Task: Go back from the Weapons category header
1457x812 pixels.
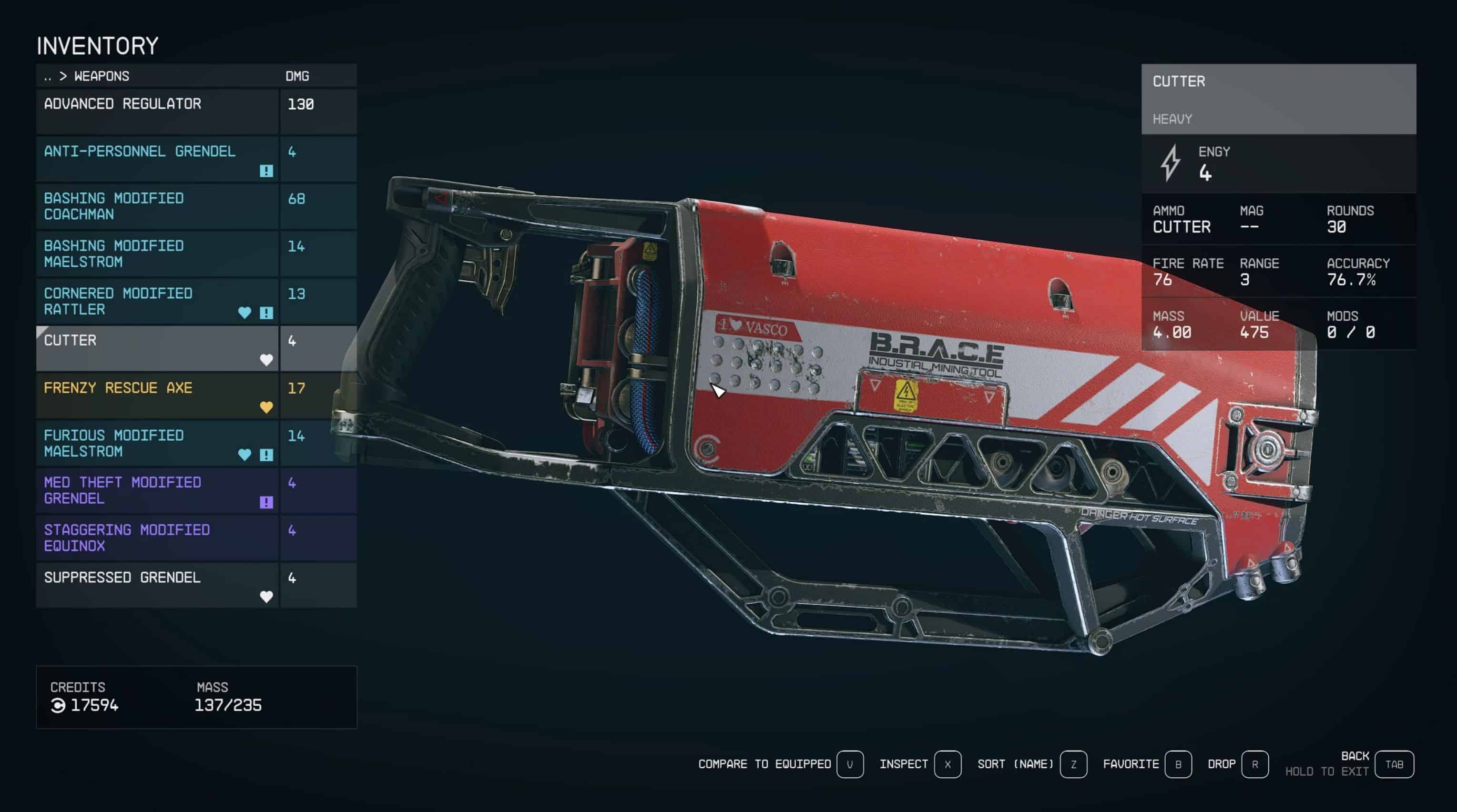Action: coord(48,76)
